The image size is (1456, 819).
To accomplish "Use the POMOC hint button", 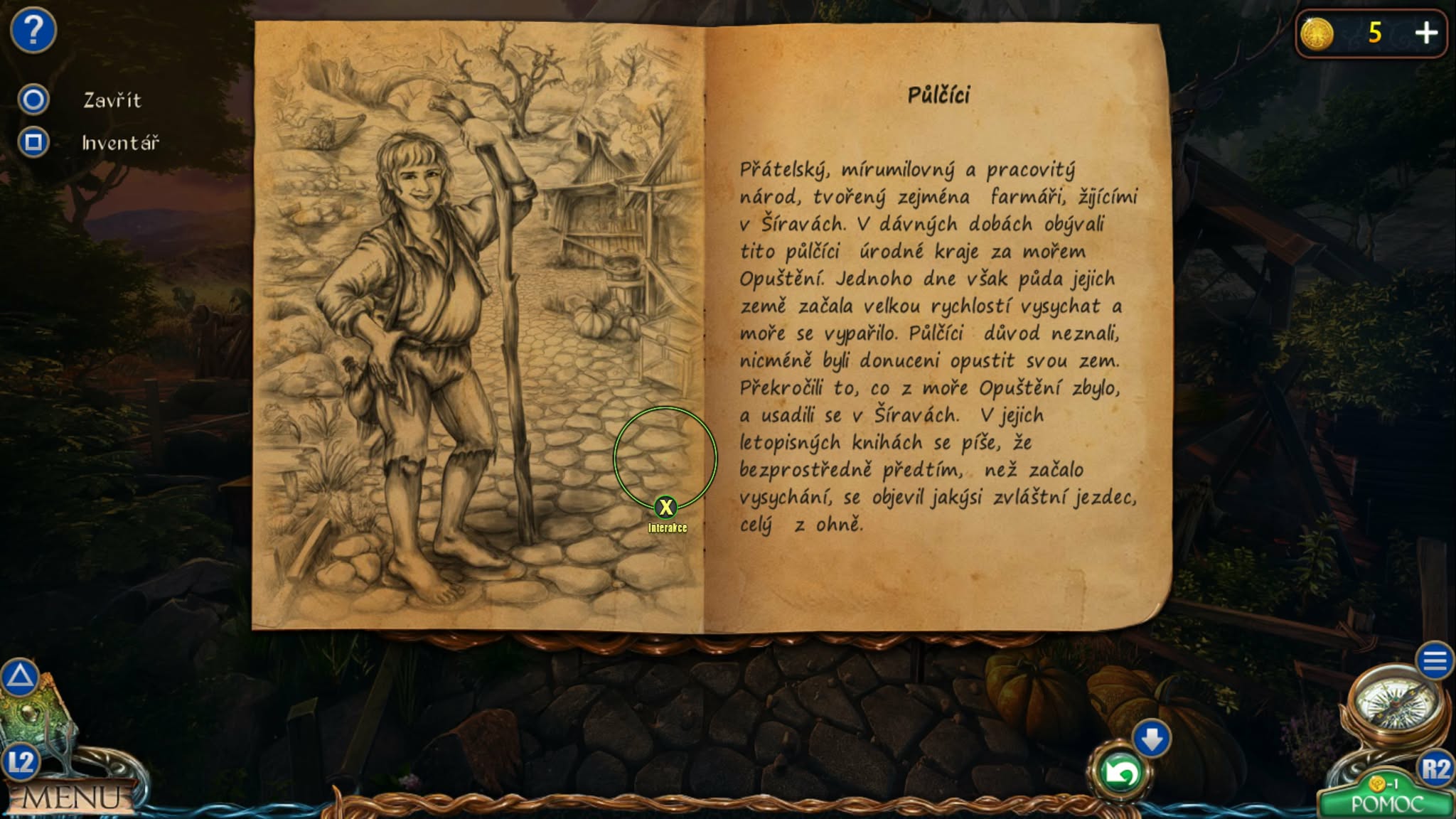I will (x=1386, y=803).
